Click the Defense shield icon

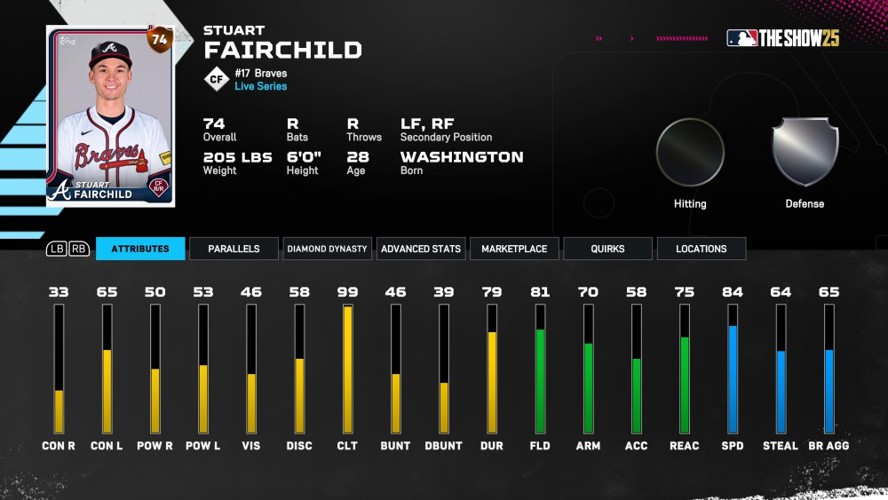805,152
